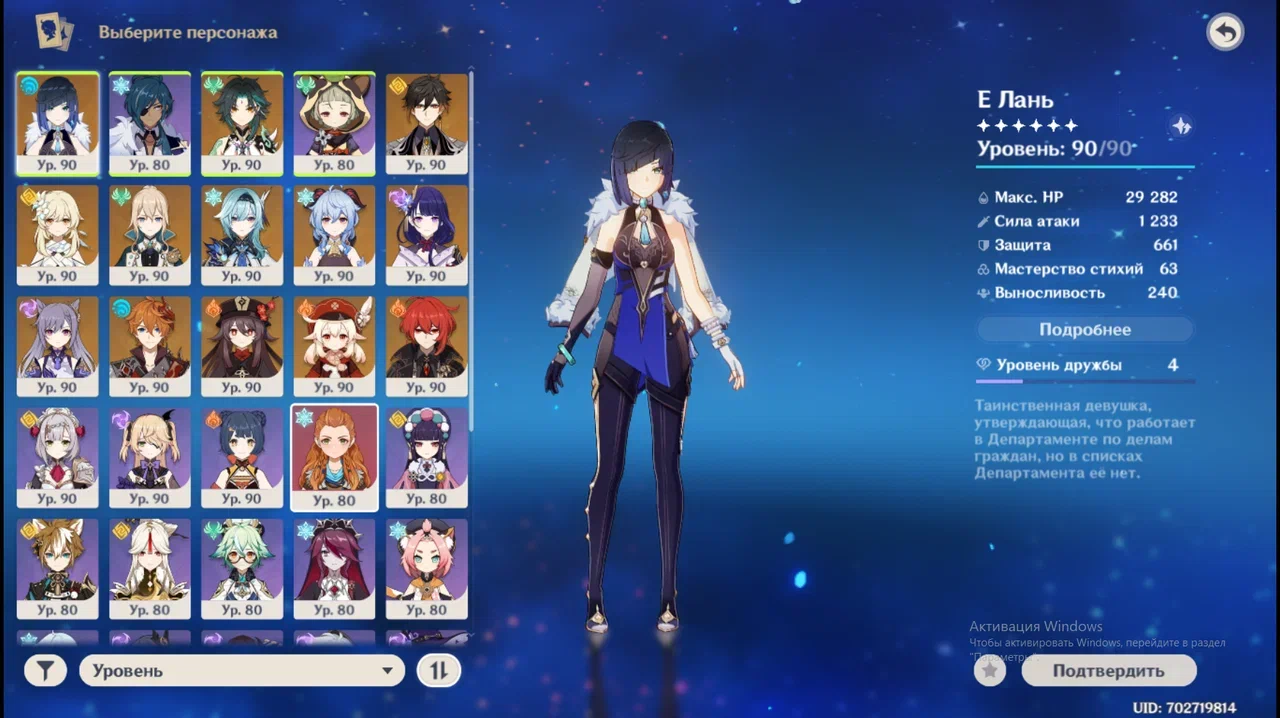1280x718 pixels.
Task: Select Yun Jin's portrait card
Action: (x=427, y=457)
